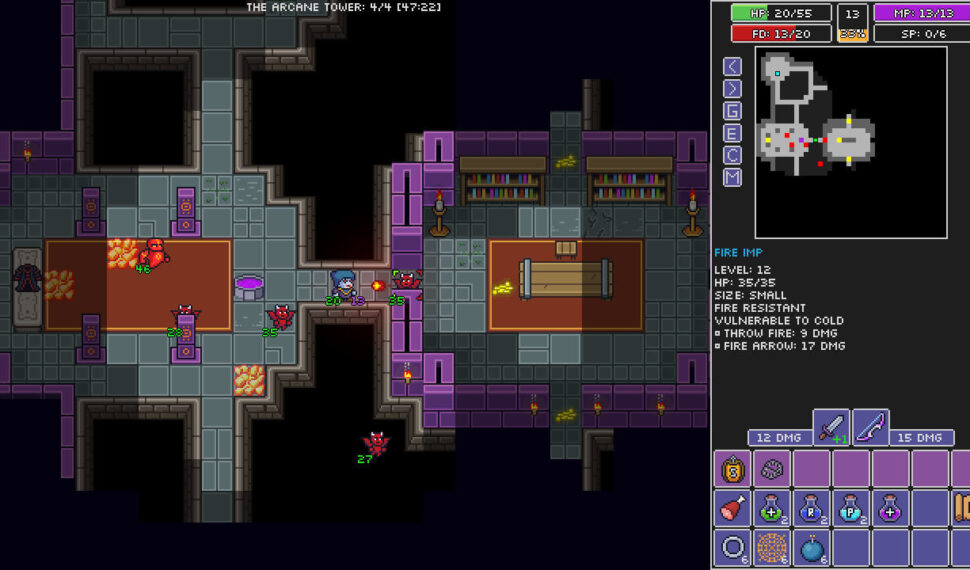Select the sword melee weapon slot
The height and width of the screenshot is (570, 970).
click(x=831, y=428)
